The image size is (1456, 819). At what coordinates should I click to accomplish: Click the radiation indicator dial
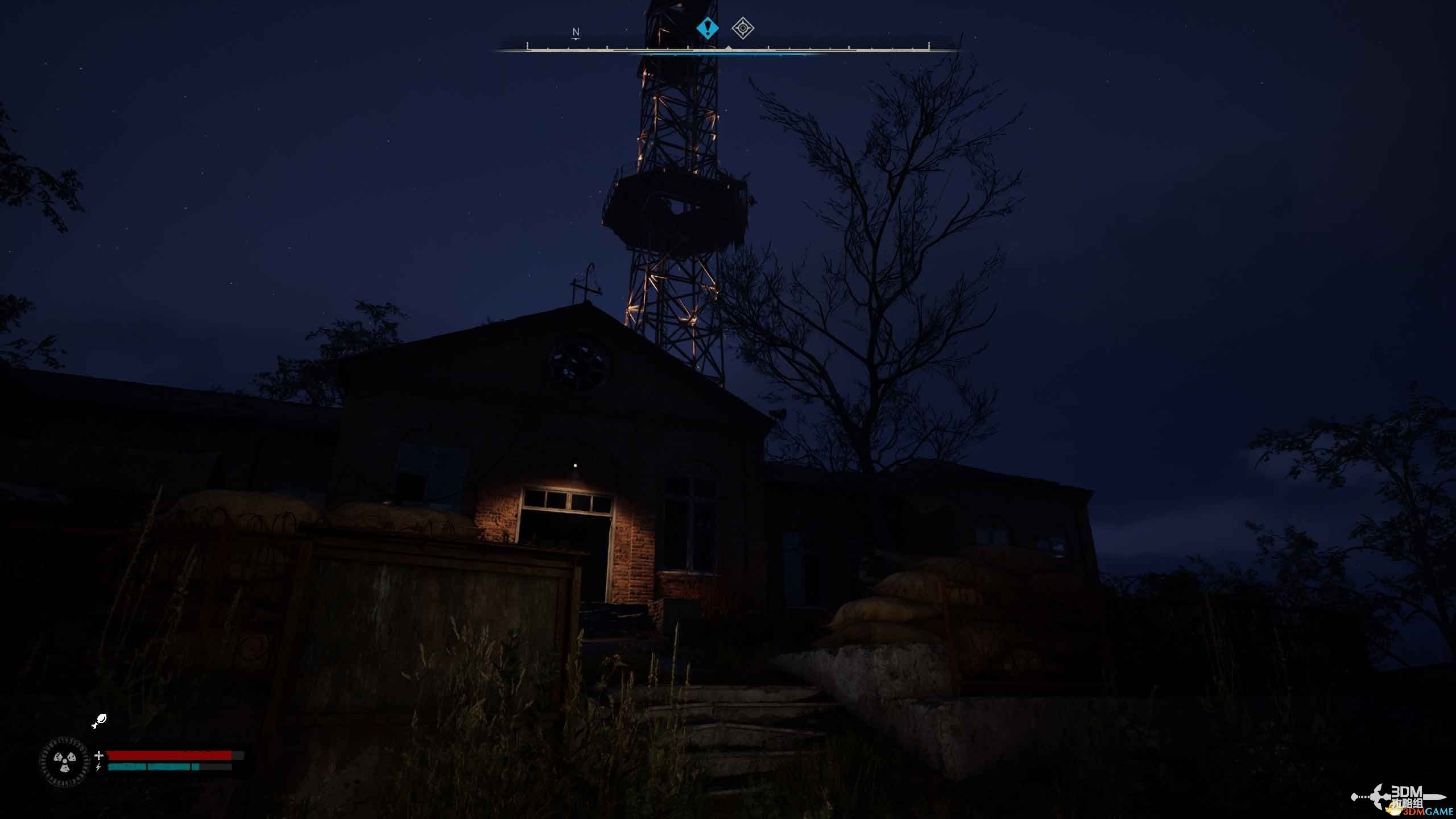click(x=65, y=762)
